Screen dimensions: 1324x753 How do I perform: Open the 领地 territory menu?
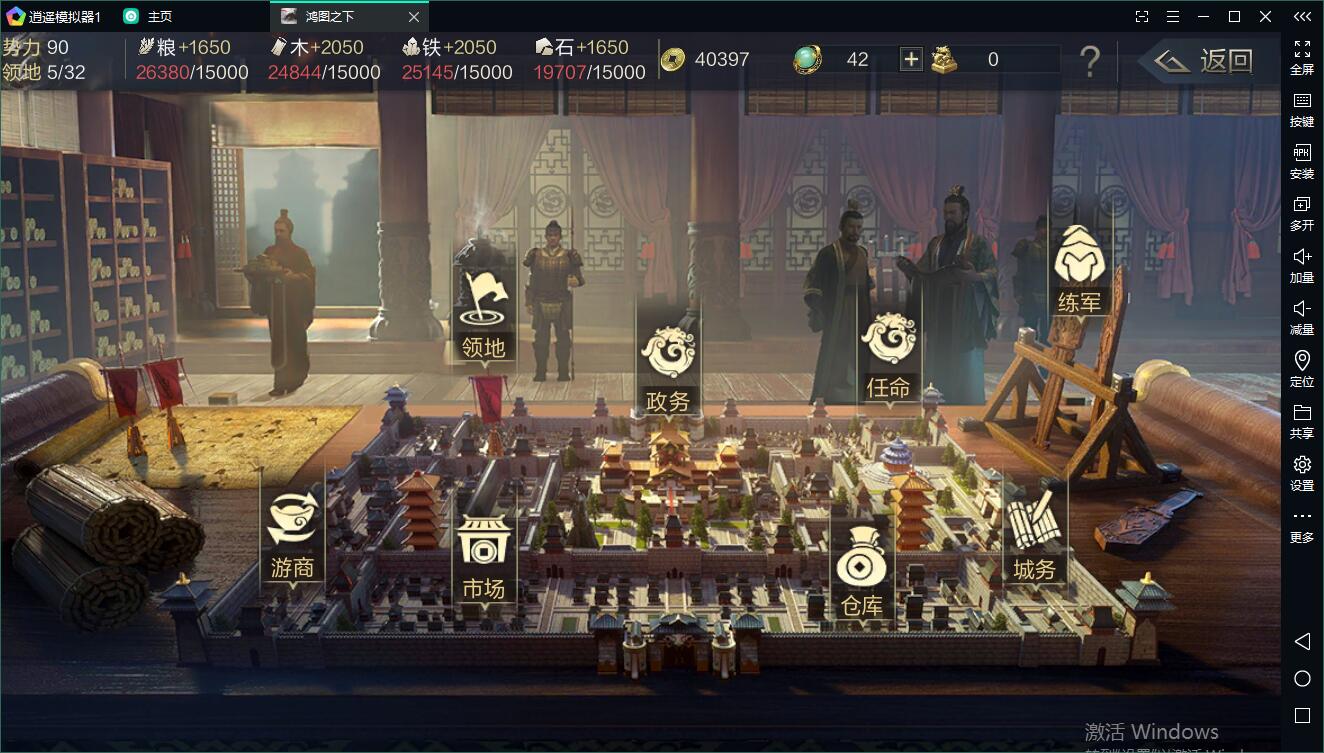click(x=484, y=311)
